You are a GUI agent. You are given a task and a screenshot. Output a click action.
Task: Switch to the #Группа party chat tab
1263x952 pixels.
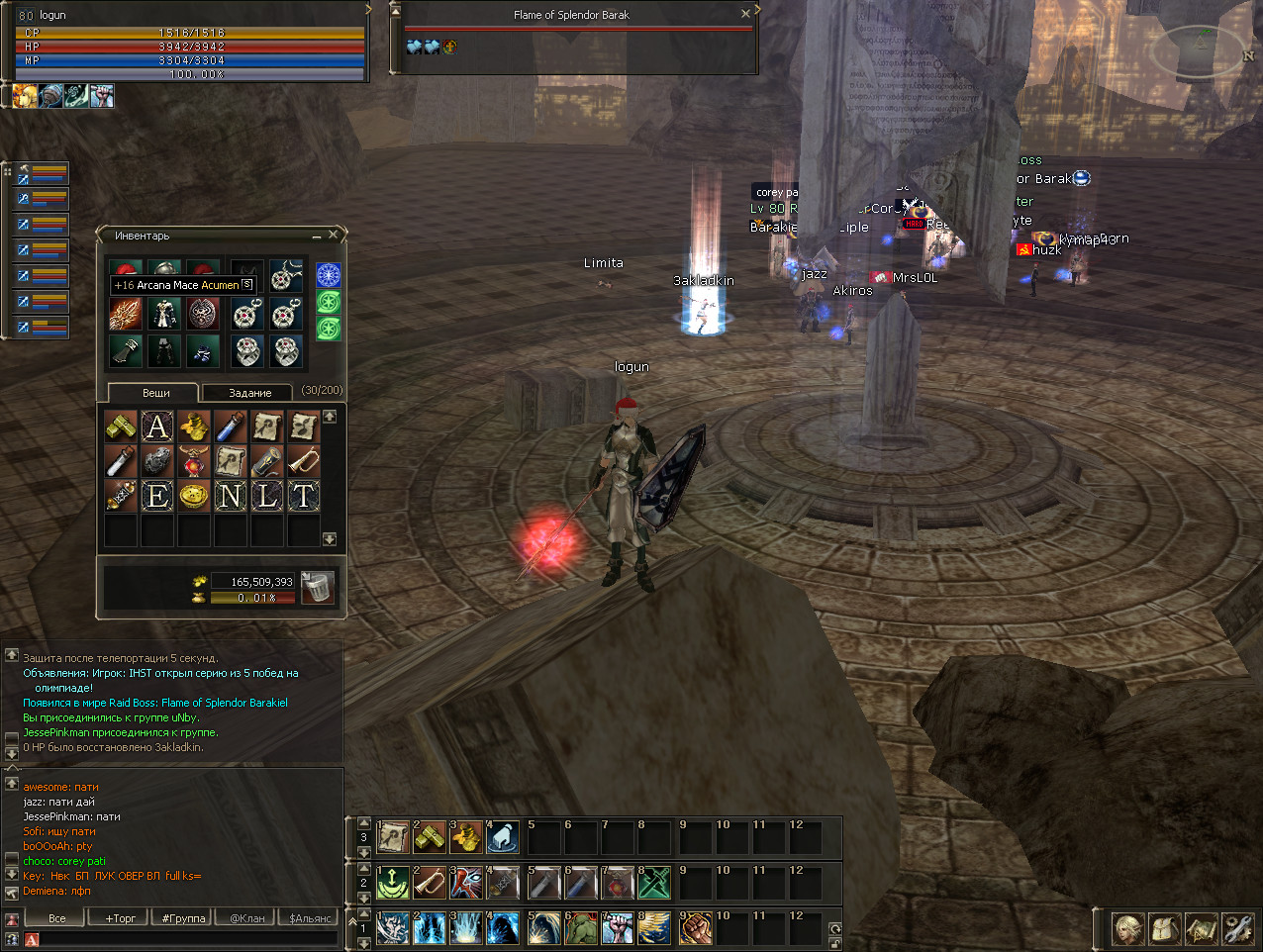point(183,918)
